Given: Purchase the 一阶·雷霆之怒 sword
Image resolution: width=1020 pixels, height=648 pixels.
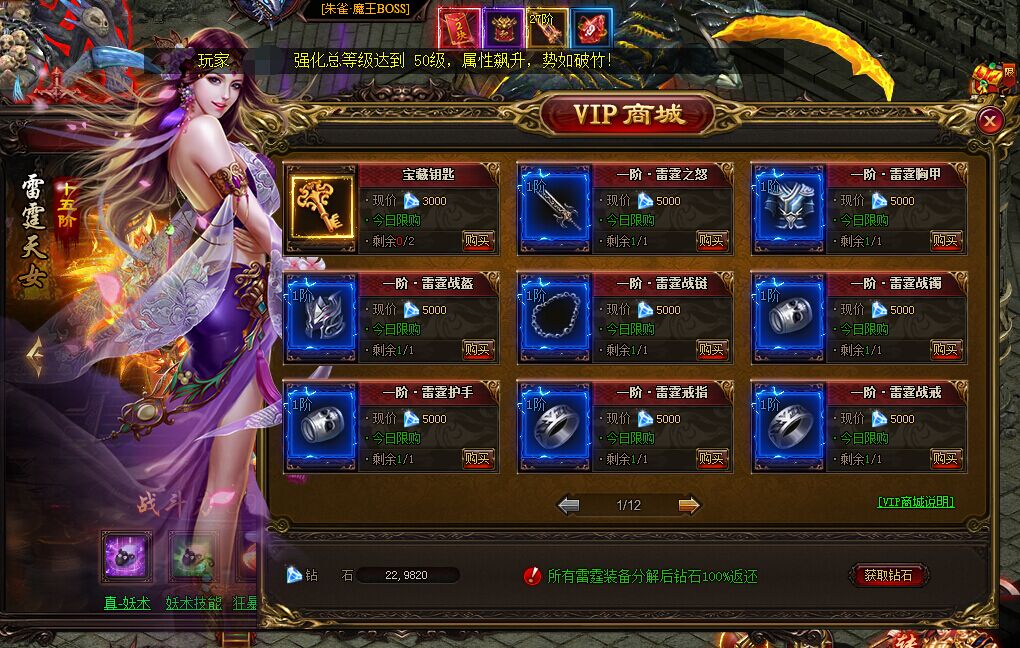Looking at the screenshot, I should tap(712, 240).
